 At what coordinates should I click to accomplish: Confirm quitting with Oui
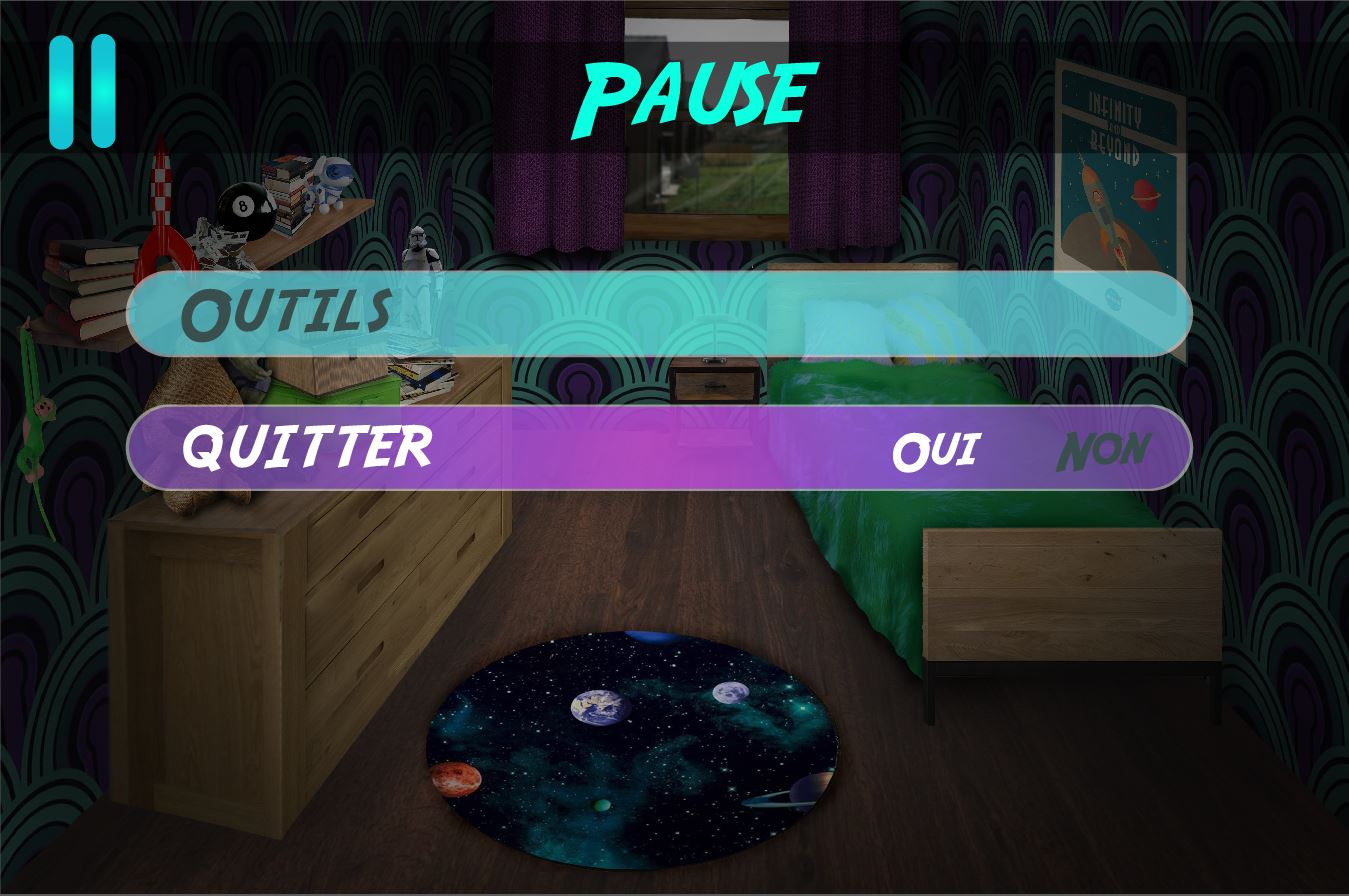(935, 451)
